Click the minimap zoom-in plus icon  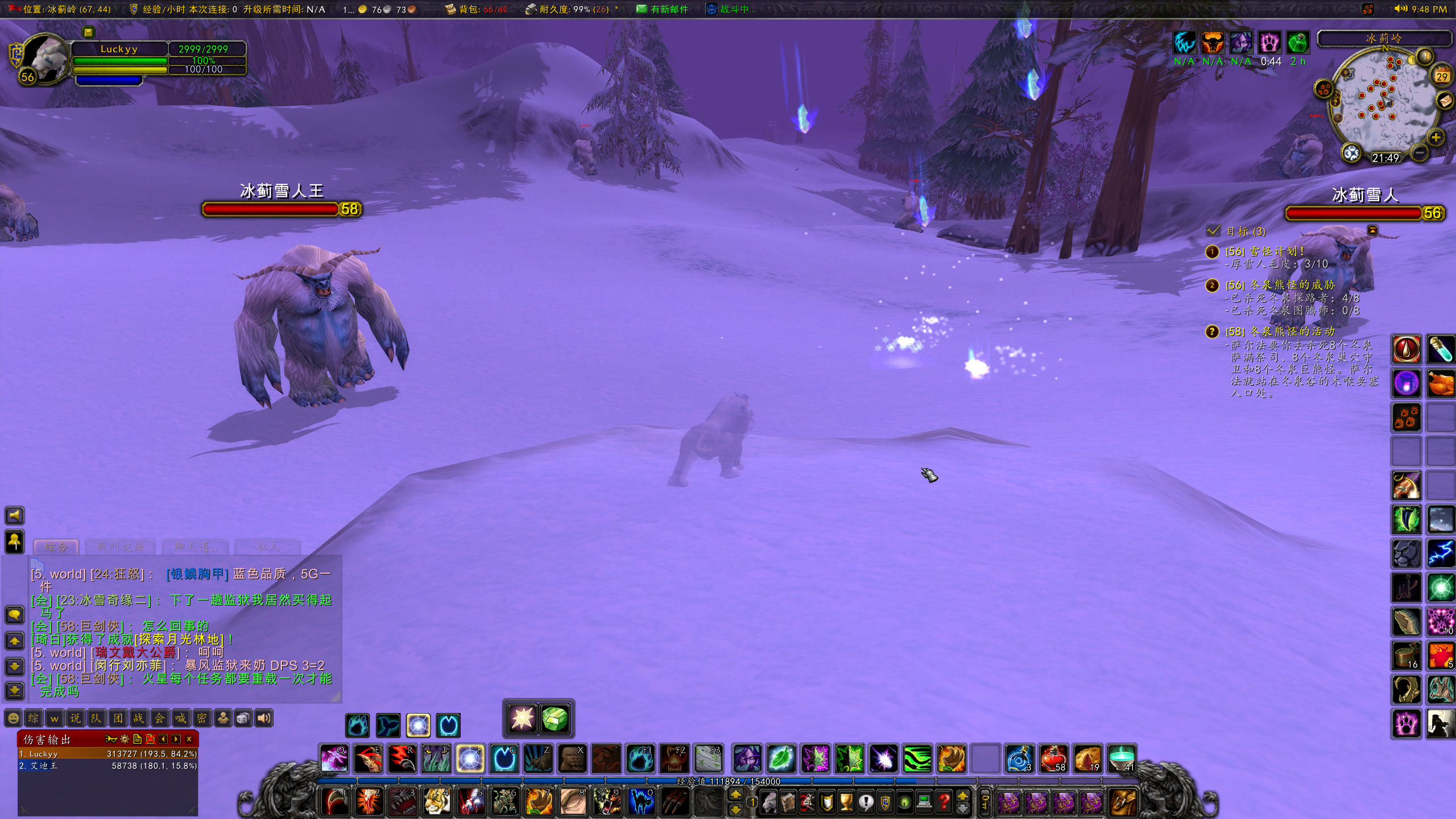(x=1436, y=136)
